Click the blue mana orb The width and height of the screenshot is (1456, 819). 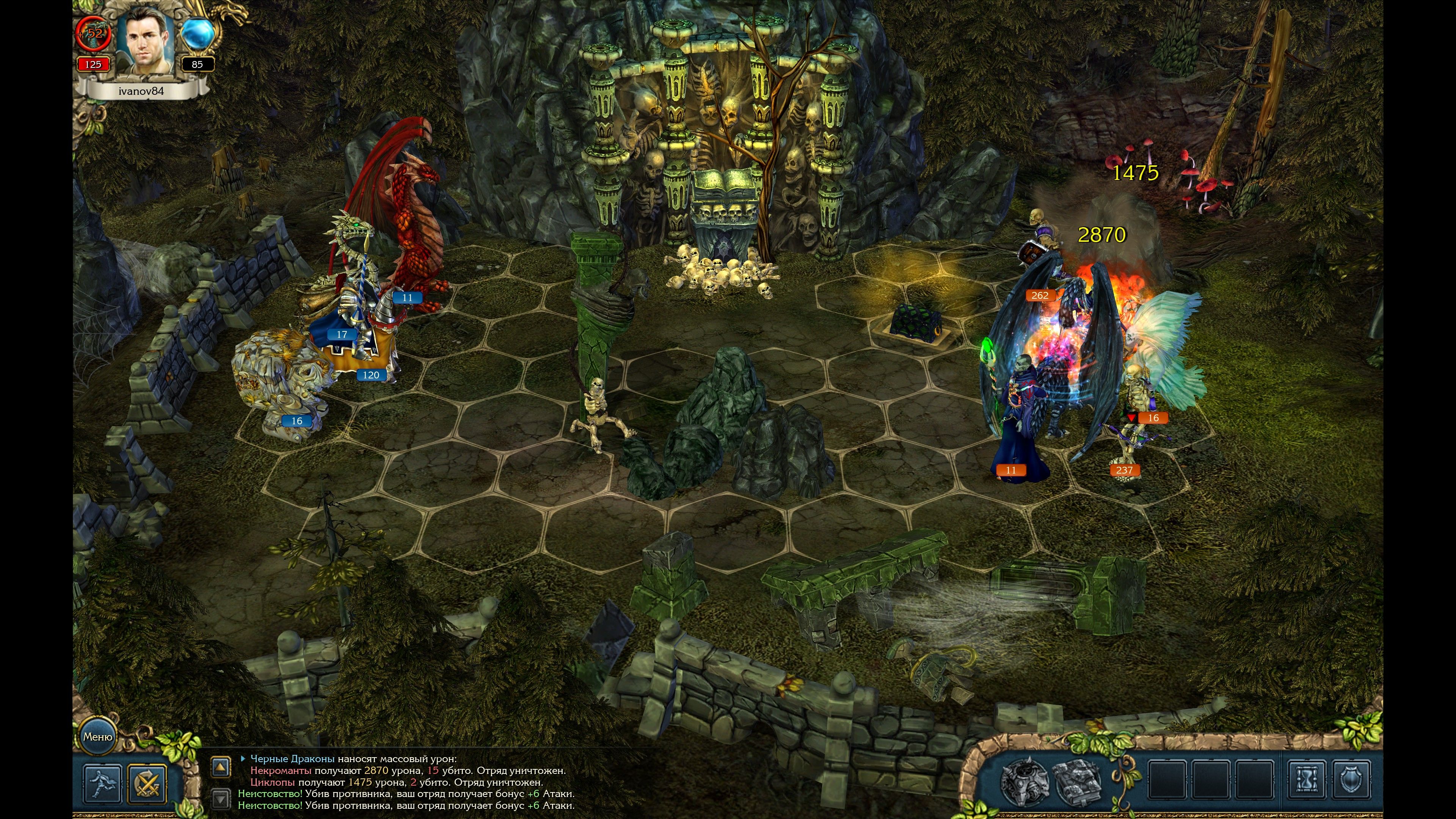[197, 34]
